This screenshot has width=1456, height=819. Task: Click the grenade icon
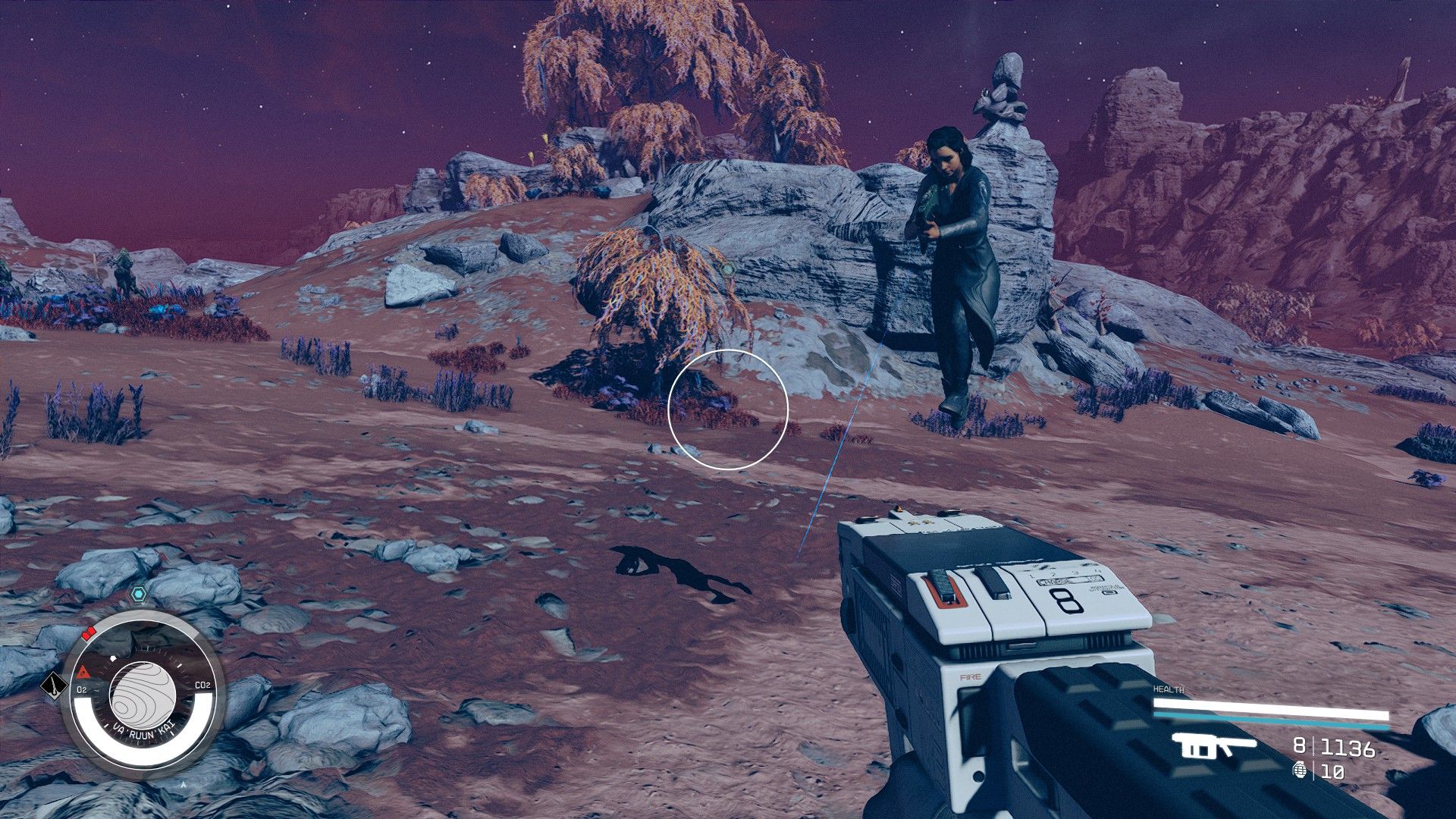[1299, 770]
